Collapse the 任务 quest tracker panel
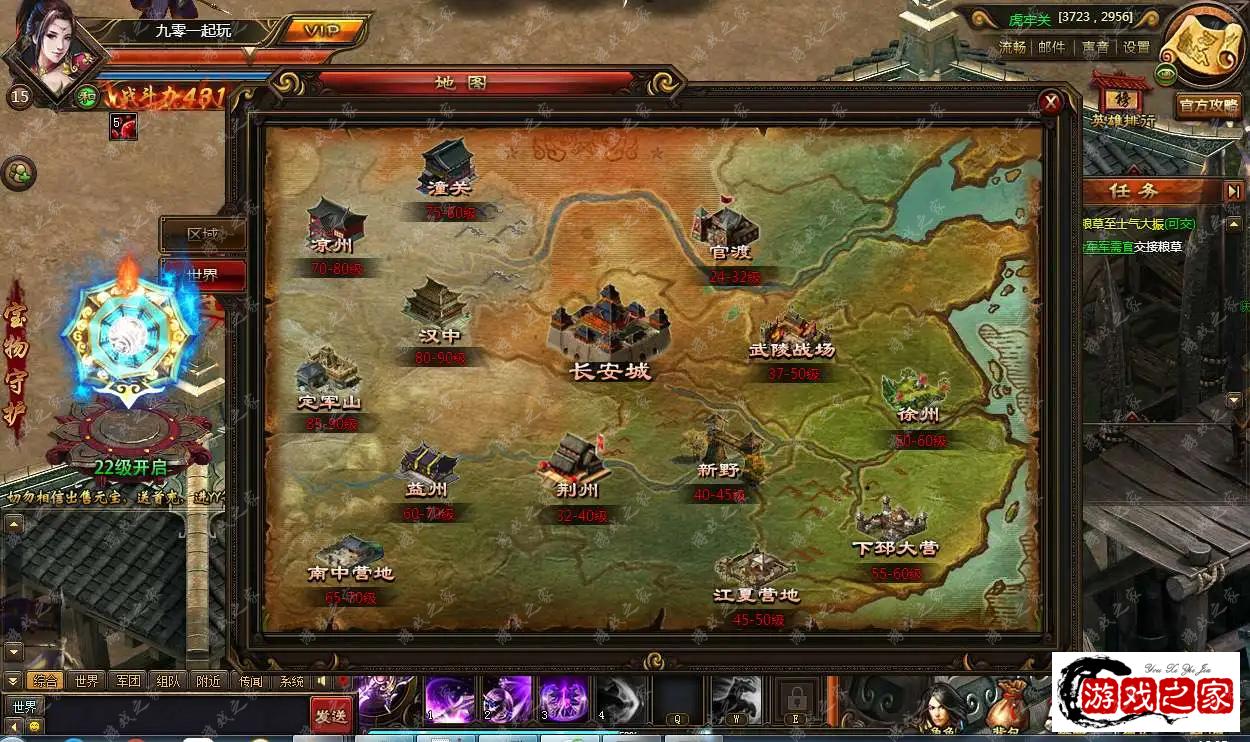The width and height of the screenshot is (1250, 742). 1234,191
